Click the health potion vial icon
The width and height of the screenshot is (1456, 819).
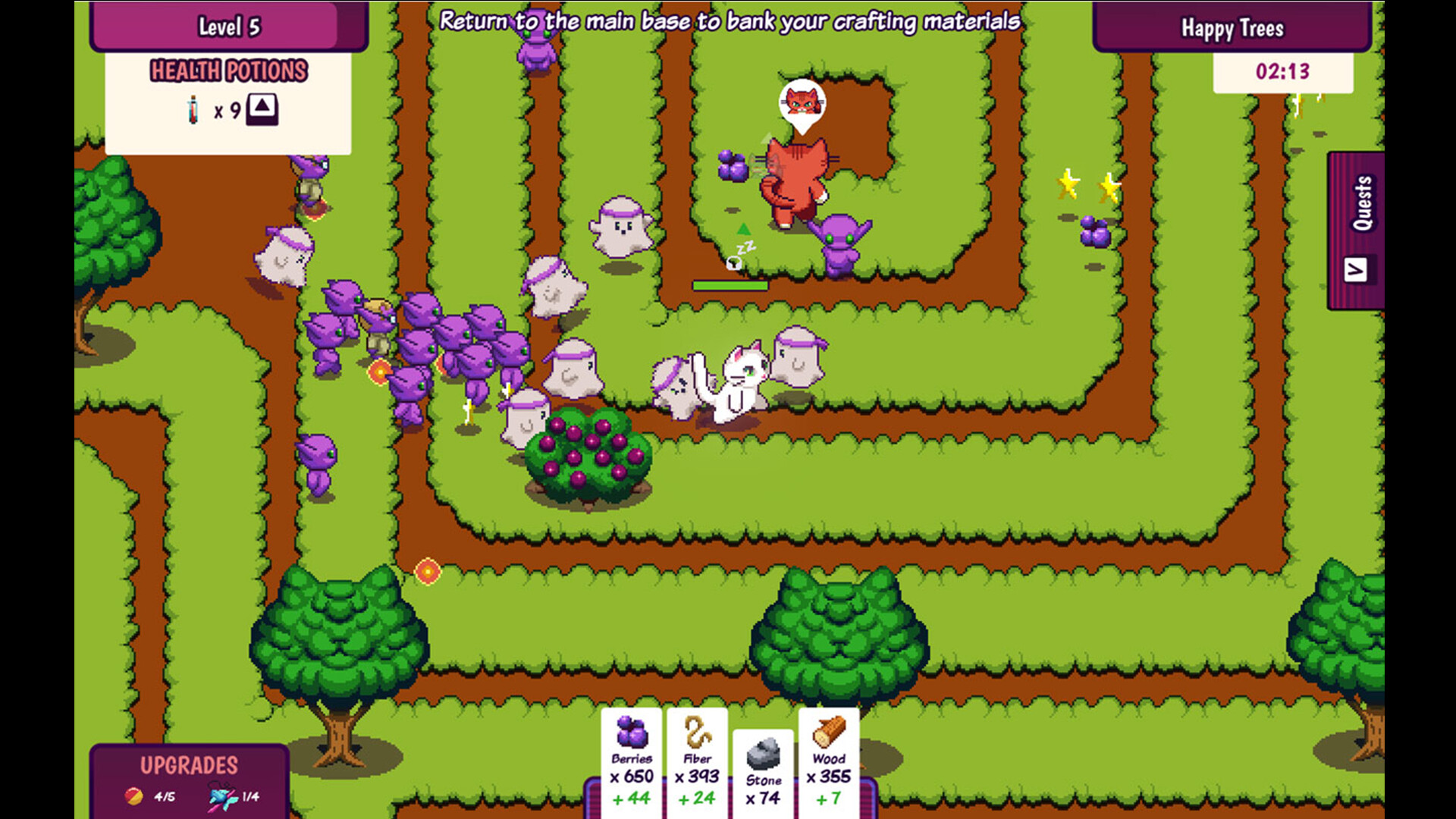192,108
